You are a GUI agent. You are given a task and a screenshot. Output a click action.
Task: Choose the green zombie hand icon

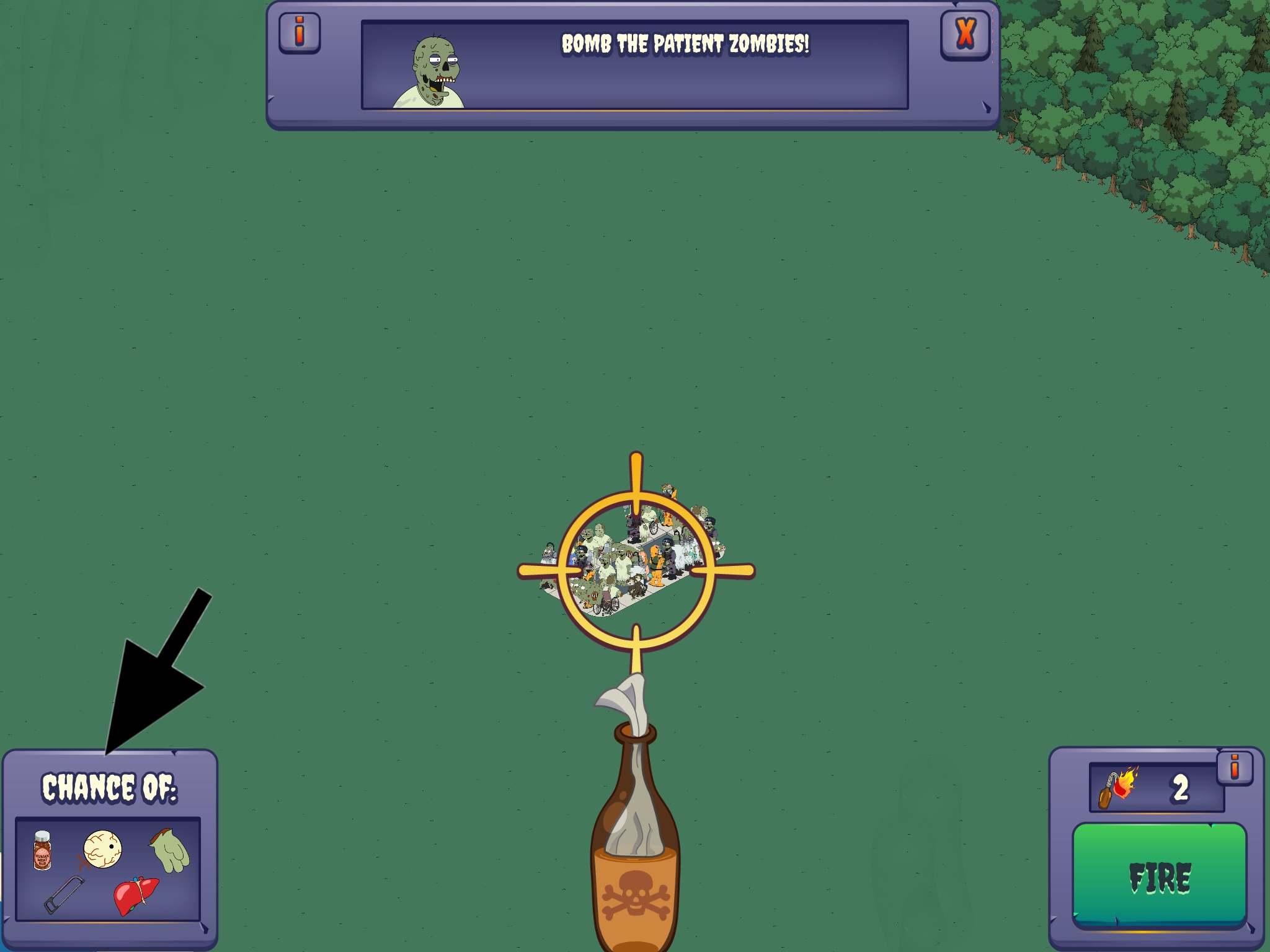coord(169,850)
